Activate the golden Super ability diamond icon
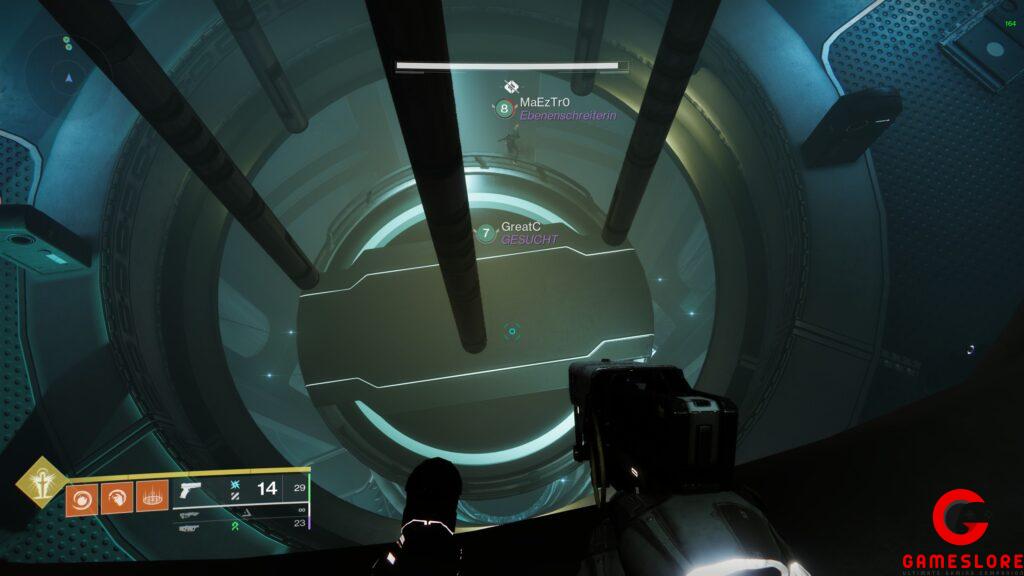This screenshot has width=1024, height=576. coord(40,482)
